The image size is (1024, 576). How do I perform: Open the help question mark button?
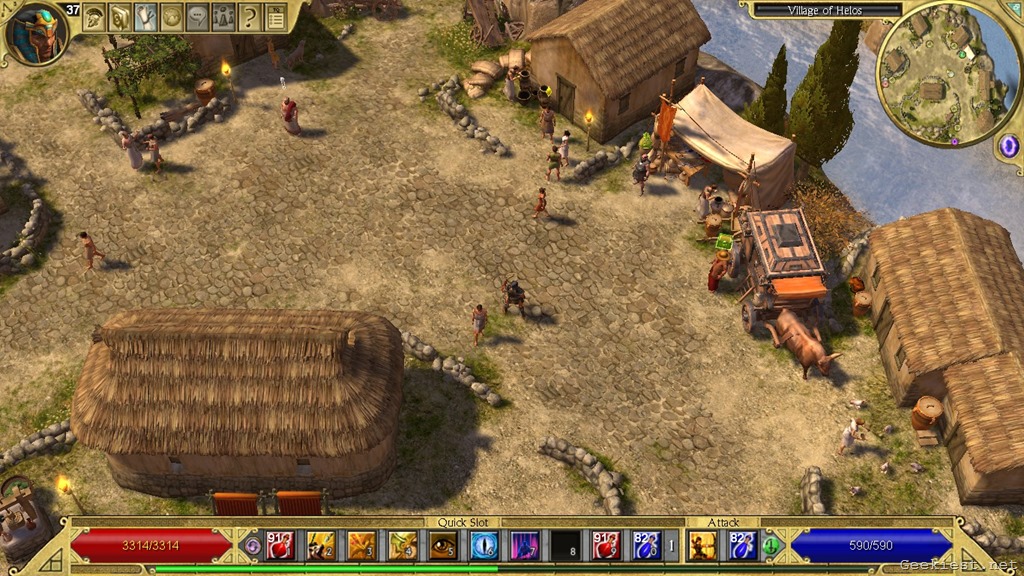coord(250,17)
